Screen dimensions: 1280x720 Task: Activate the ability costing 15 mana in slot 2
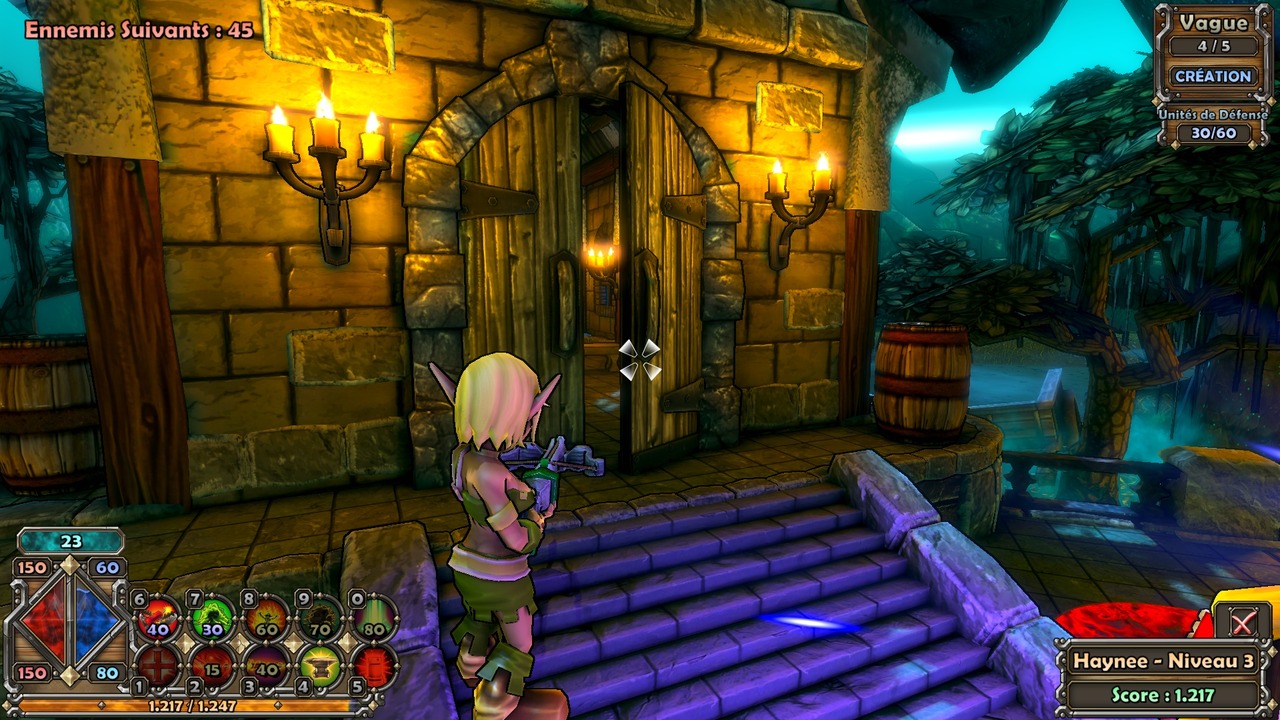[212, 666]
